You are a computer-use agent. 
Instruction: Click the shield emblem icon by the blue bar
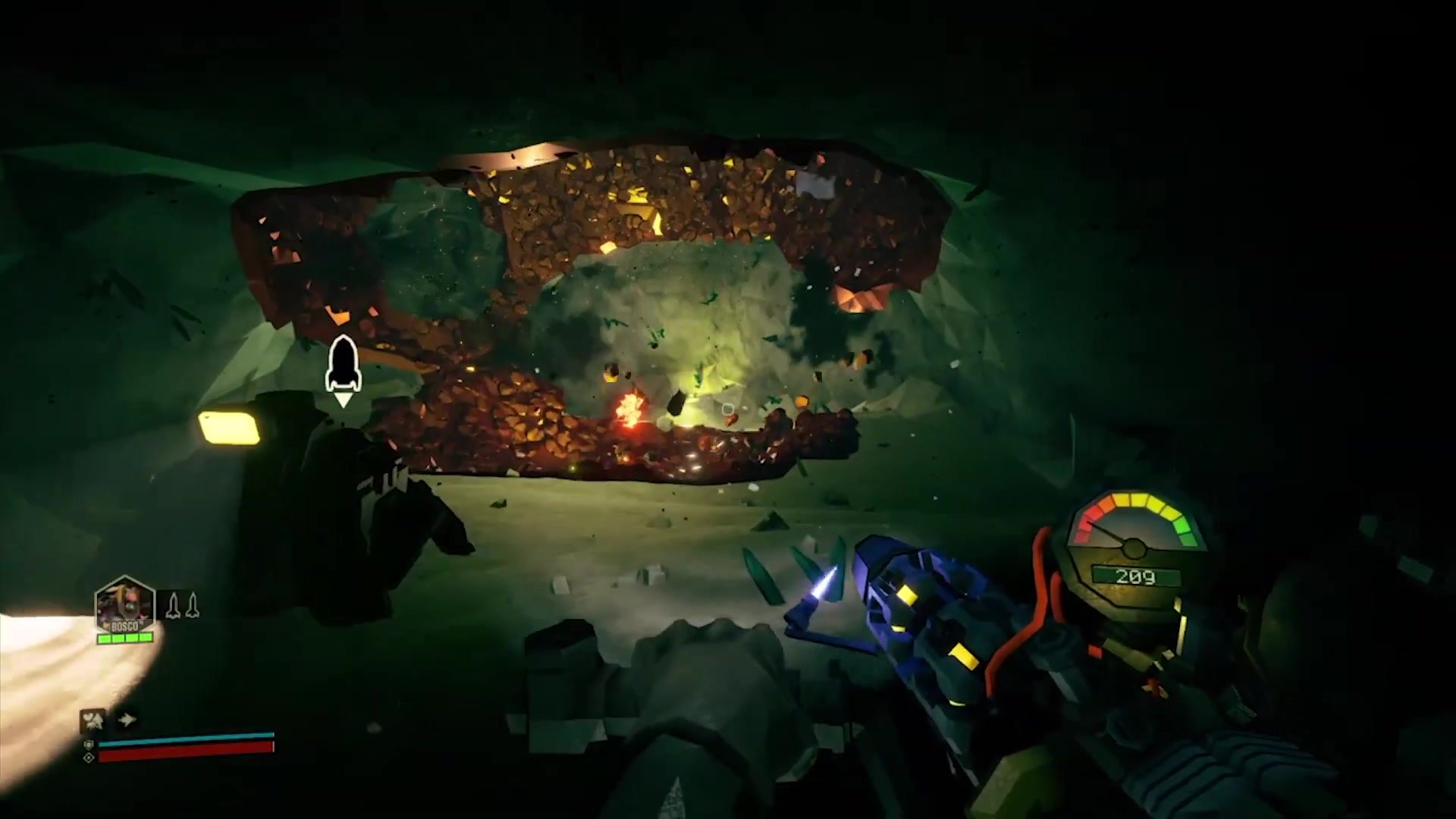(x=89, y=745)
